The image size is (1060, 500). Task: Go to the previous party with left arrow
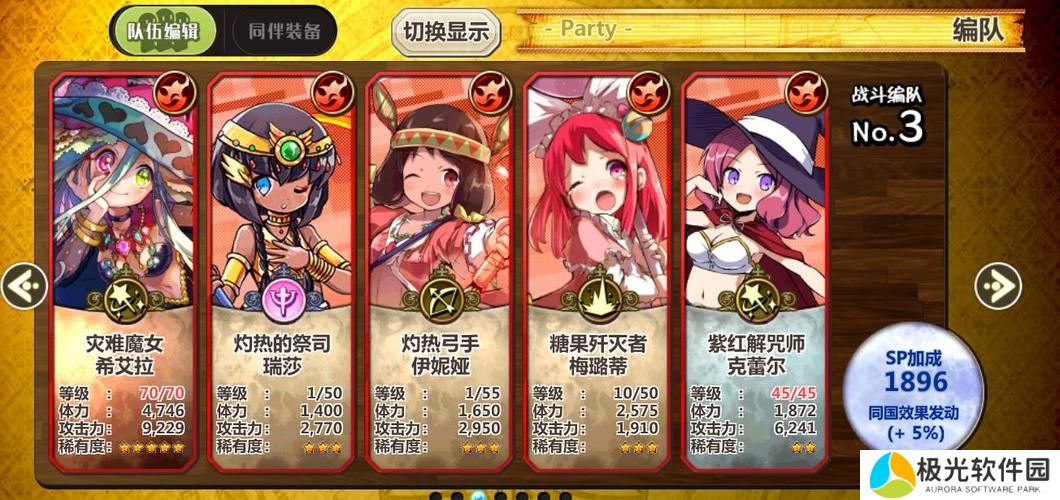pyautogui.click(x=24, y=287)
